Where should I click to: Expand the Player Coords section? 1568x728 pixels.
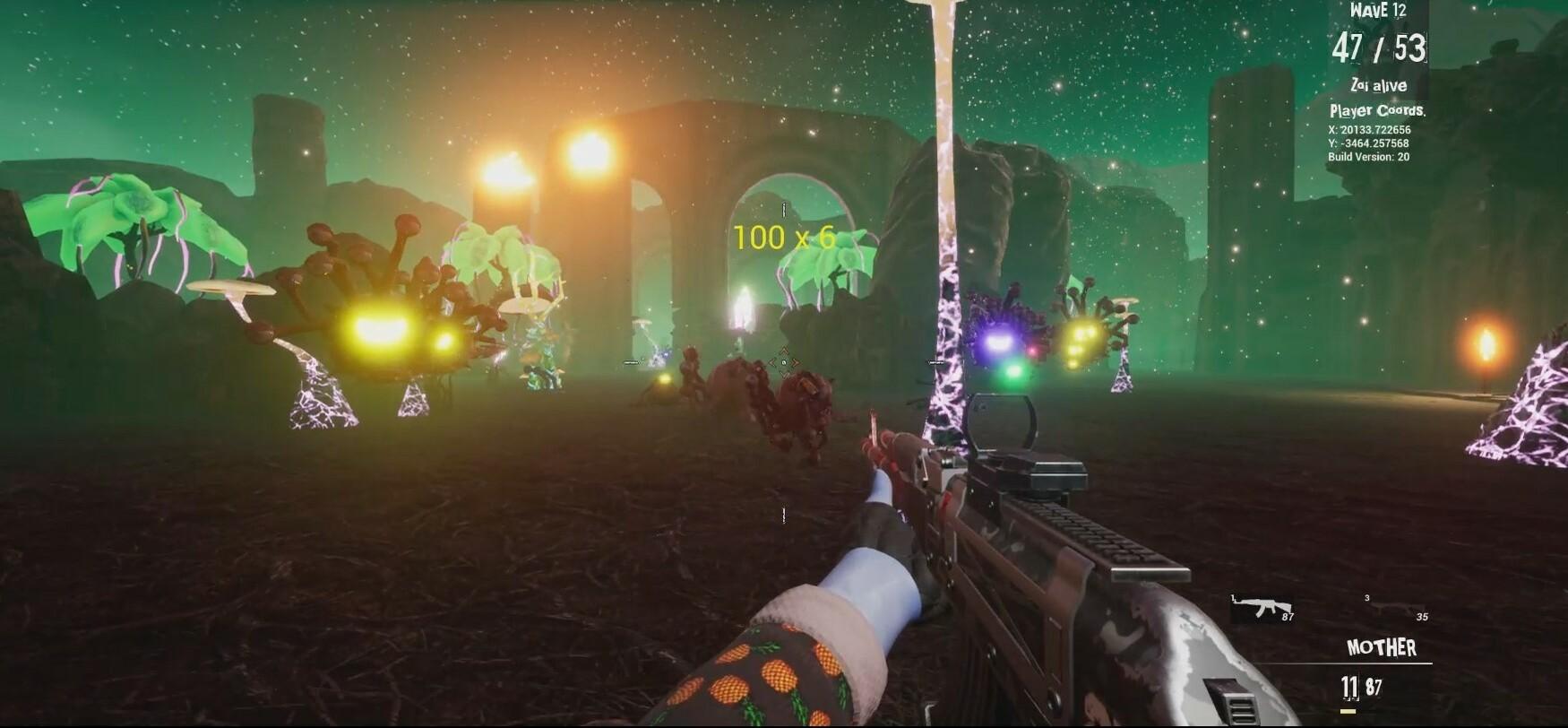coord(1380,111)
